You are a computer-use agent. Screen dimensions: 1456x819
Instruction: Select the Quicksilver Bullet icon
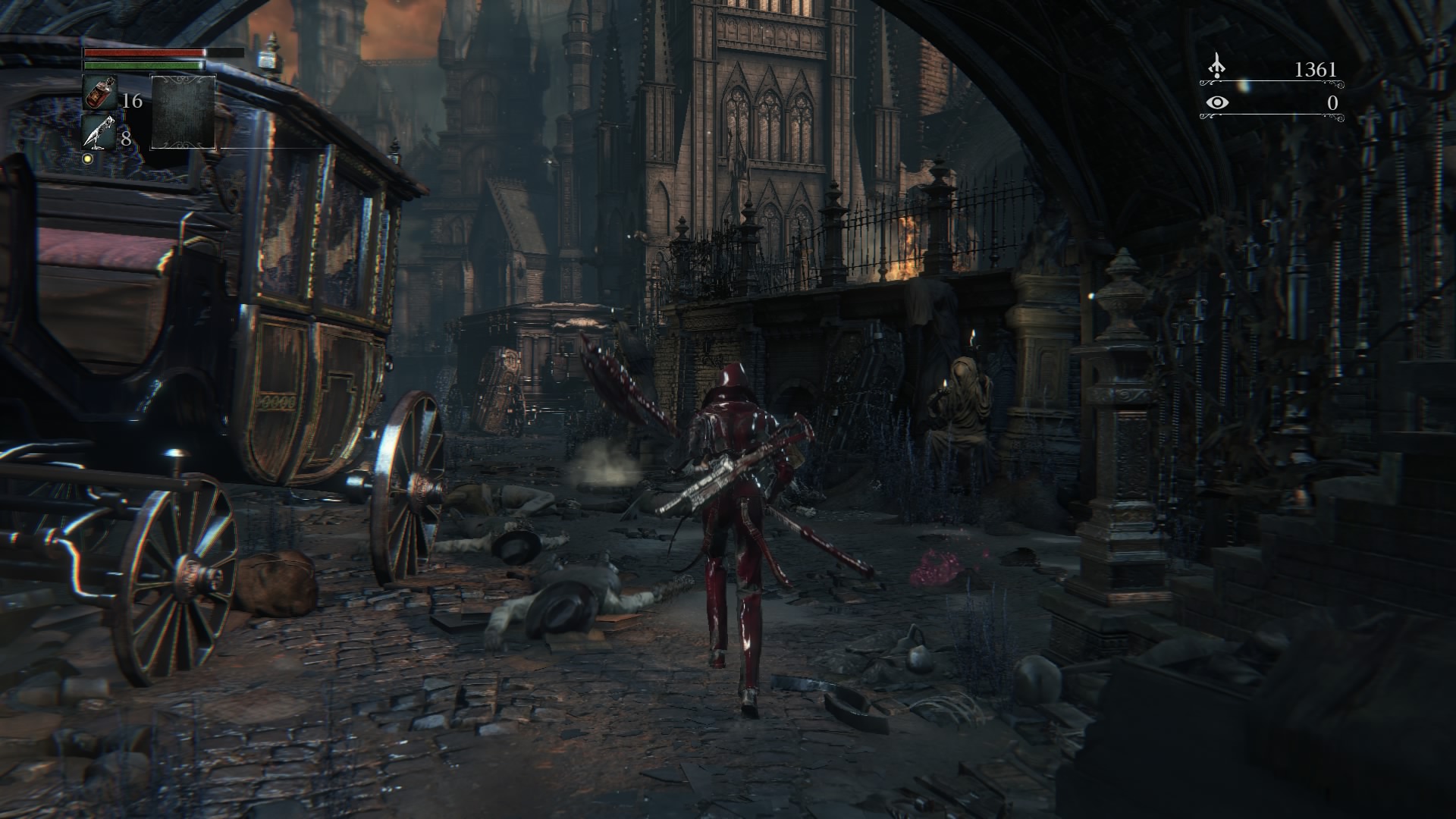[99, 133]
